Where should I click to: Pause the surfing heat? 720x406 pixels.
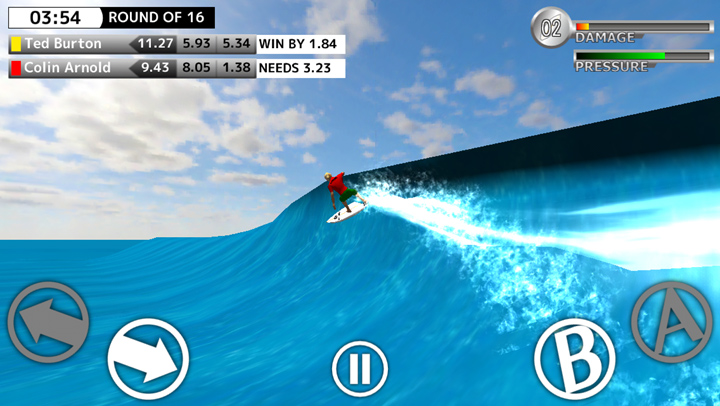pos(360,369)
